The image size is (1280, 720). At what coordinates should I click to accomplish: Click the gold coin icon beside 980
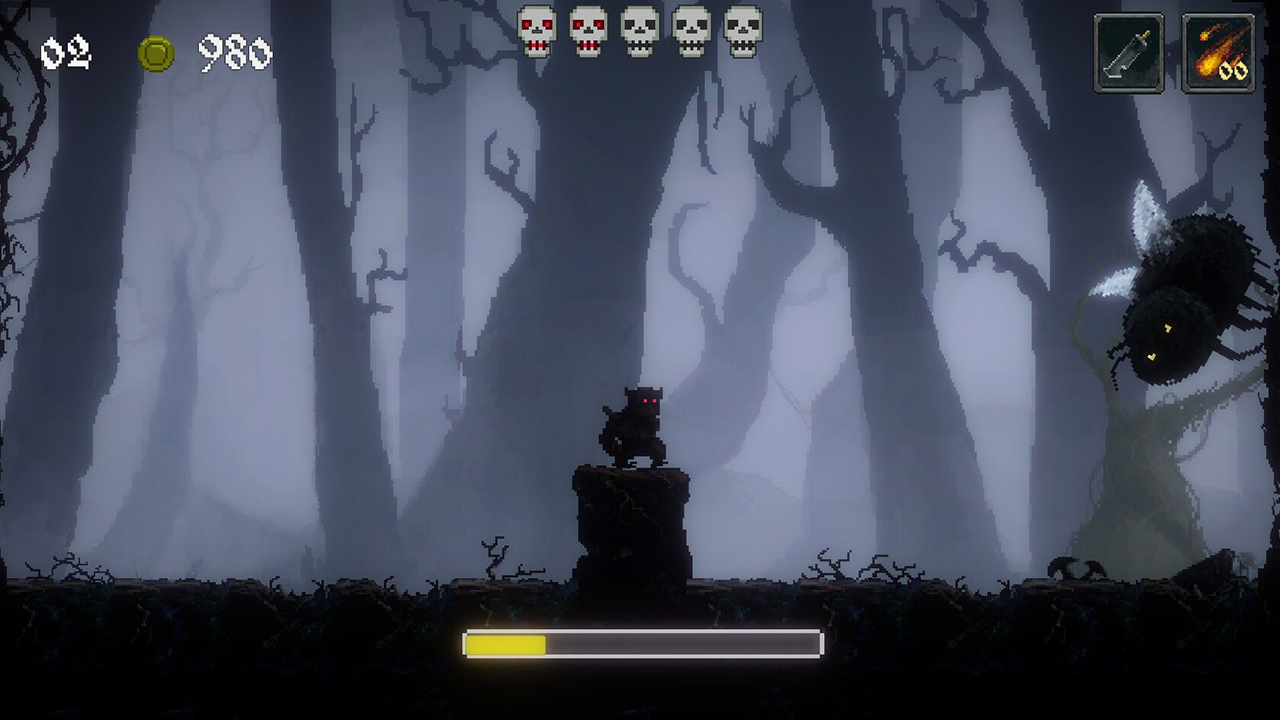tap(156, 55)
